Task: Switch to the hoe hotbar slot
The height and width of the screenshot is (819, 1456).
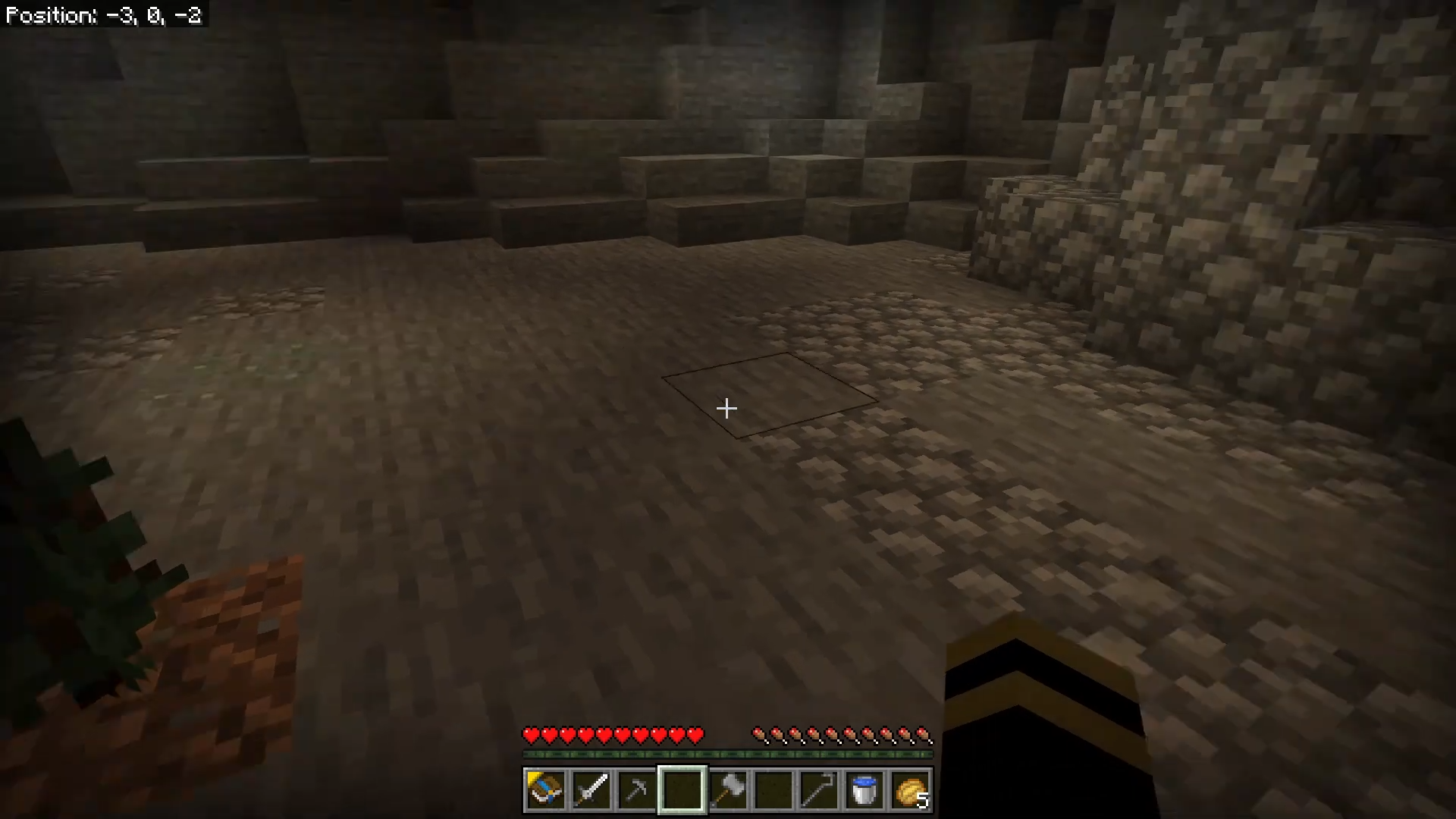Action: [x=819, y=790]
